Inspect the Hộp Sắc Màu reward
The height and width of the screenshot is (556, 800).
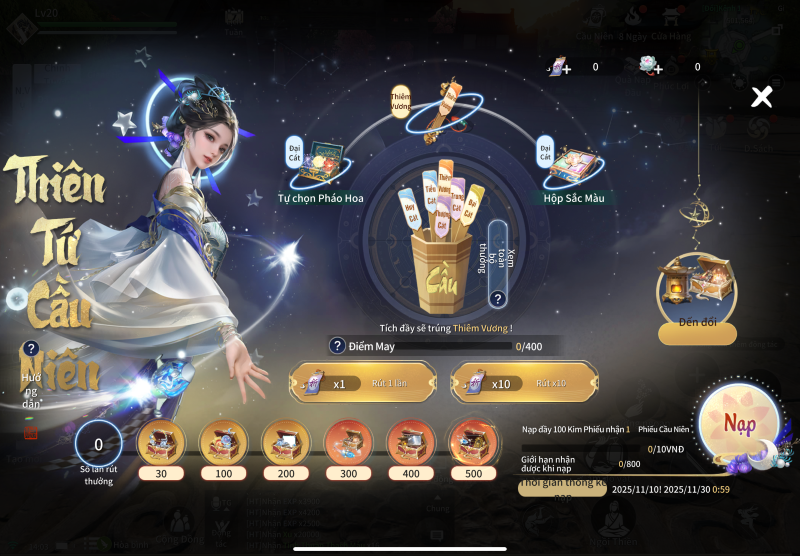(573, 165)
